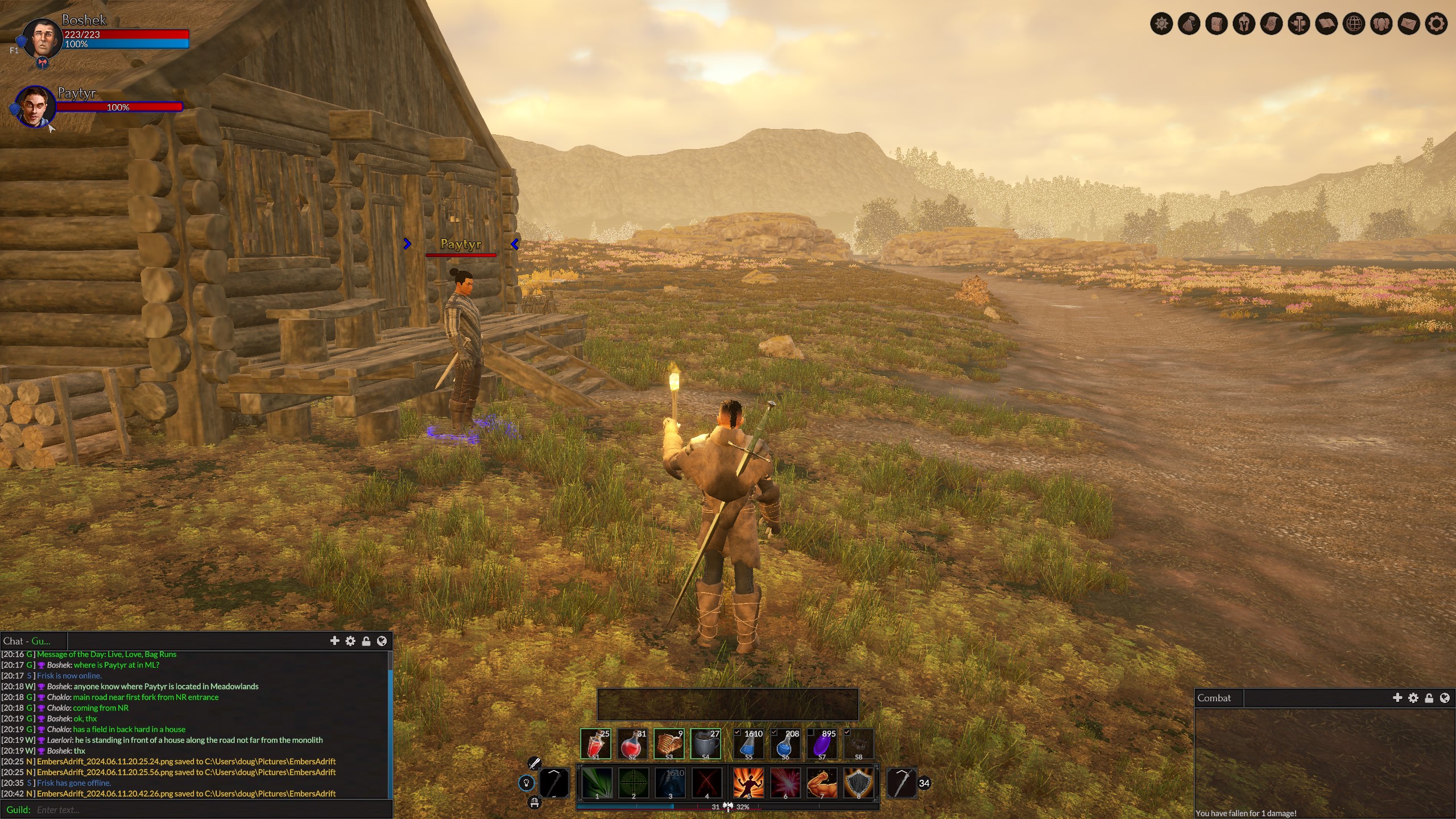Open the group of heads social icon

1381,24
